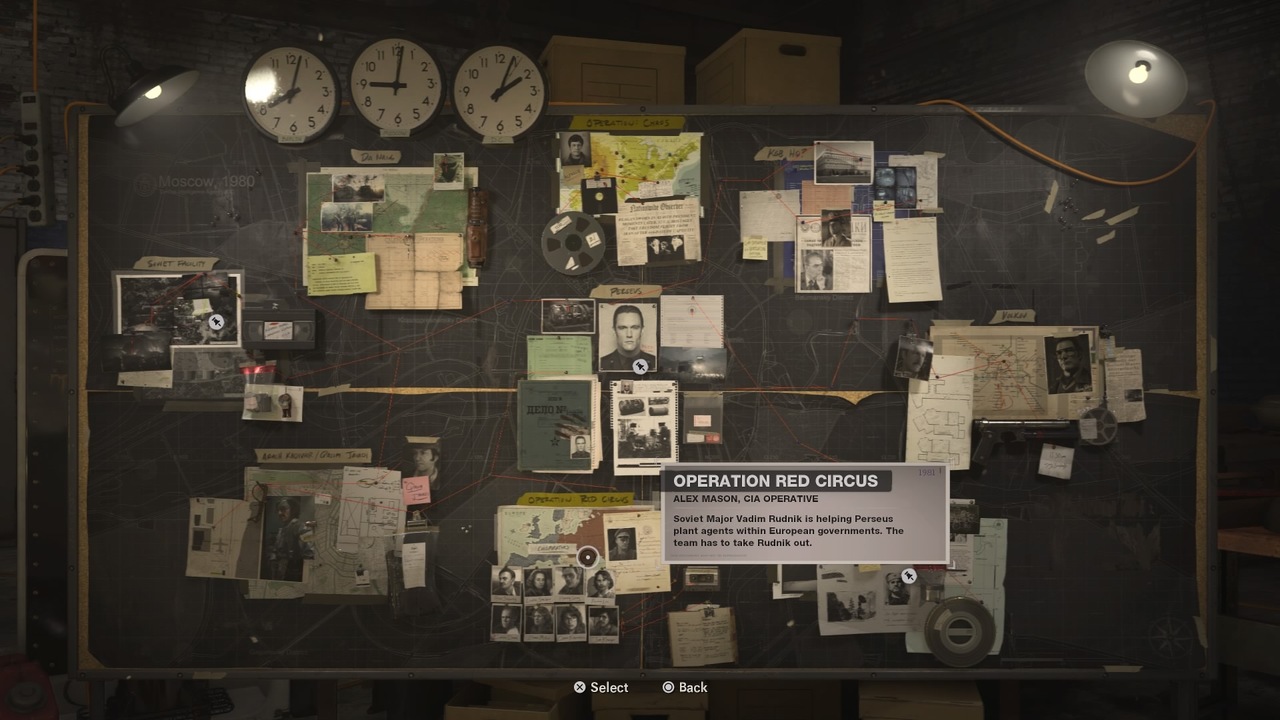Viewport: 1280px width, 720px height.
Task: Select the marker on the bottom-right blueprint
Action: coord(908,575)
